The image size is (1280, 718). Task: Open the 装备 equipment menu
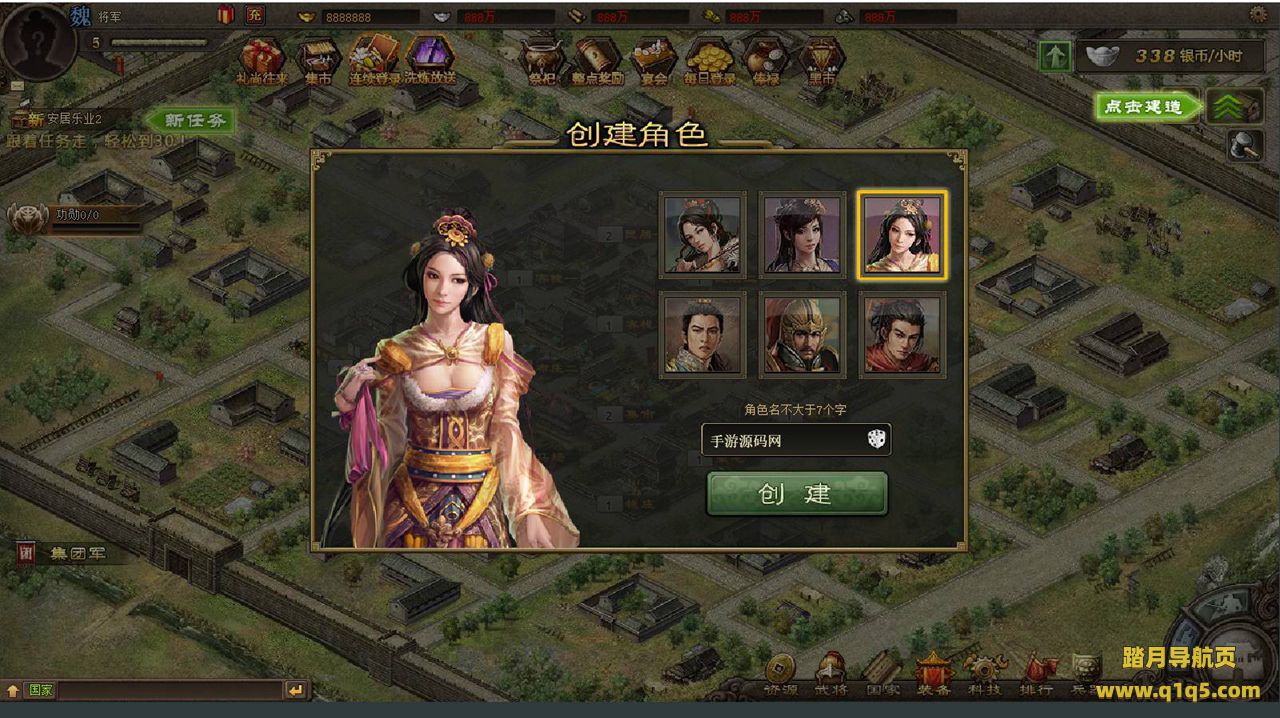(x=933, y=675)
